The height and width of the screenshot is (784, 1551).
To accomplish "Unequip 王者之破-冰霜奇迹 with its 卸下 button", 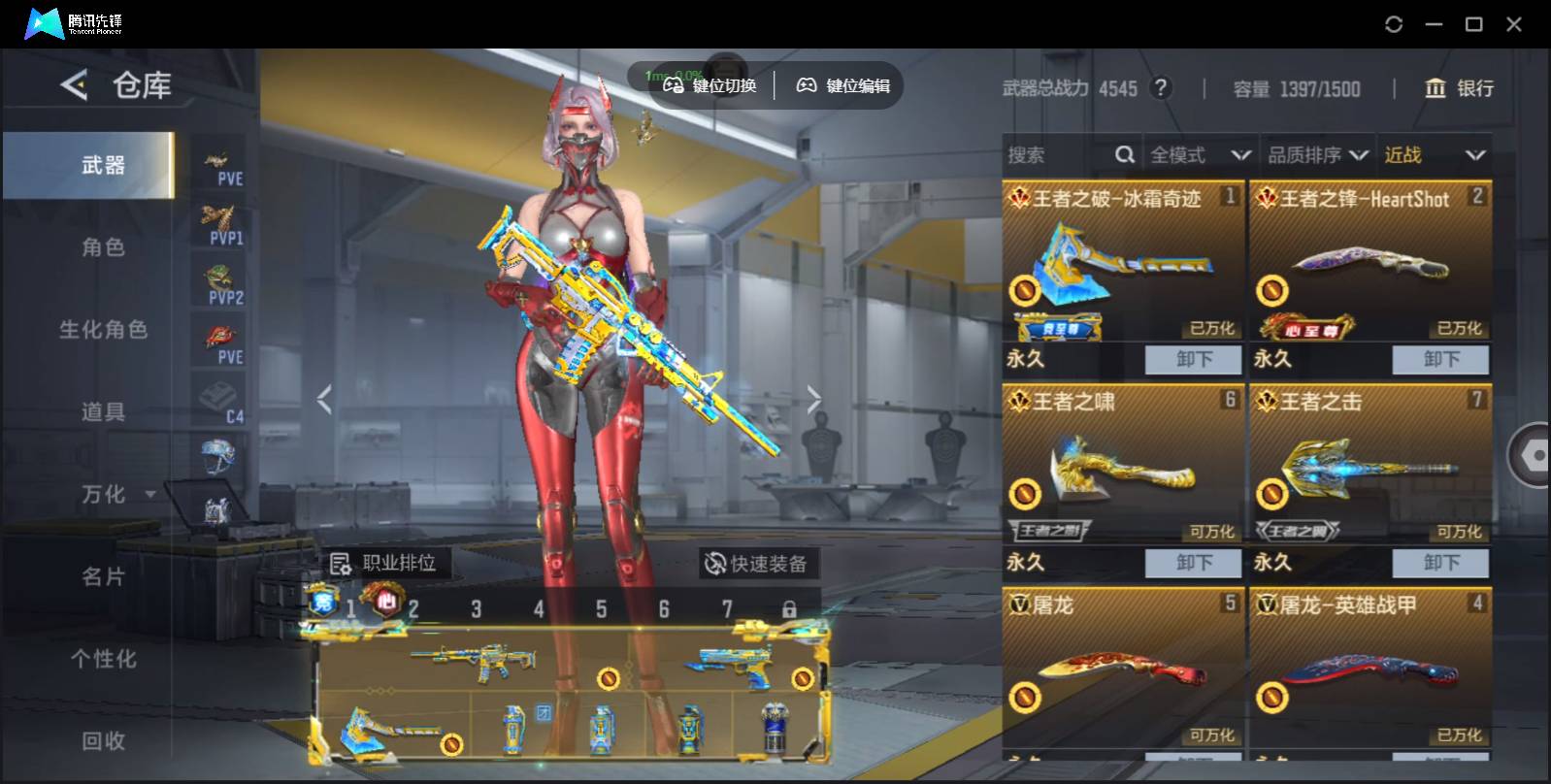I will point(1193,360).
